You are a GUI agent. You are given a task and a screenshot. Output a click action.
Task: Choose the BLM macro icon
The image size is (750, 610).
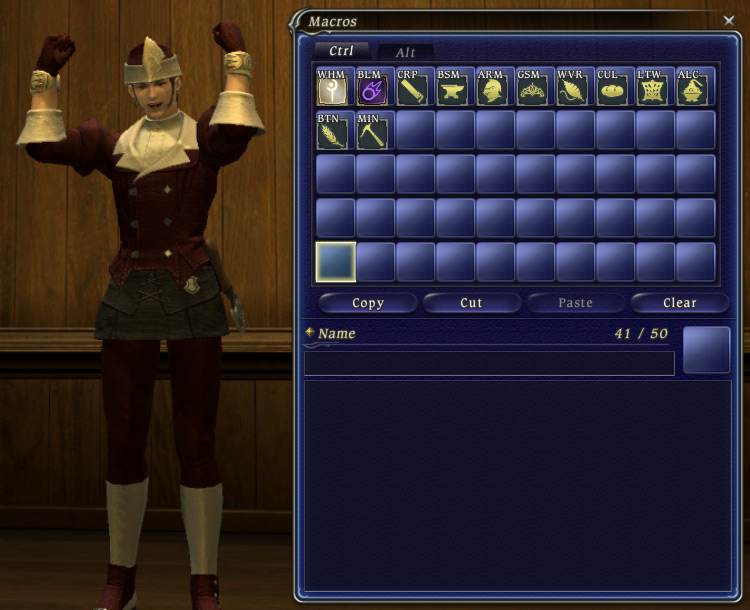pos(375,88)
